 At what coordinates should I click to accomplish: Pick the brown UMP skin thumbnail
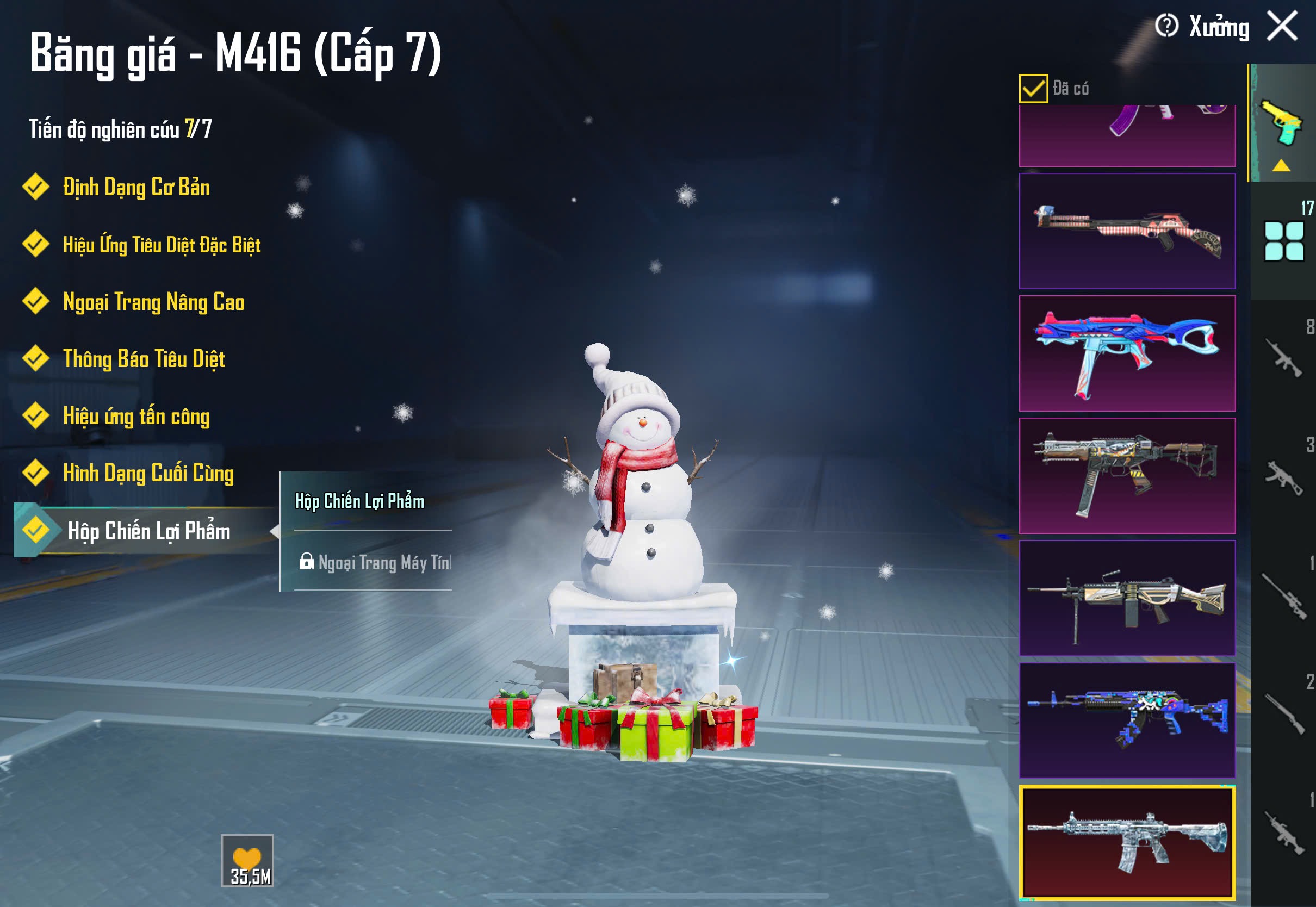click(1127, 476)
